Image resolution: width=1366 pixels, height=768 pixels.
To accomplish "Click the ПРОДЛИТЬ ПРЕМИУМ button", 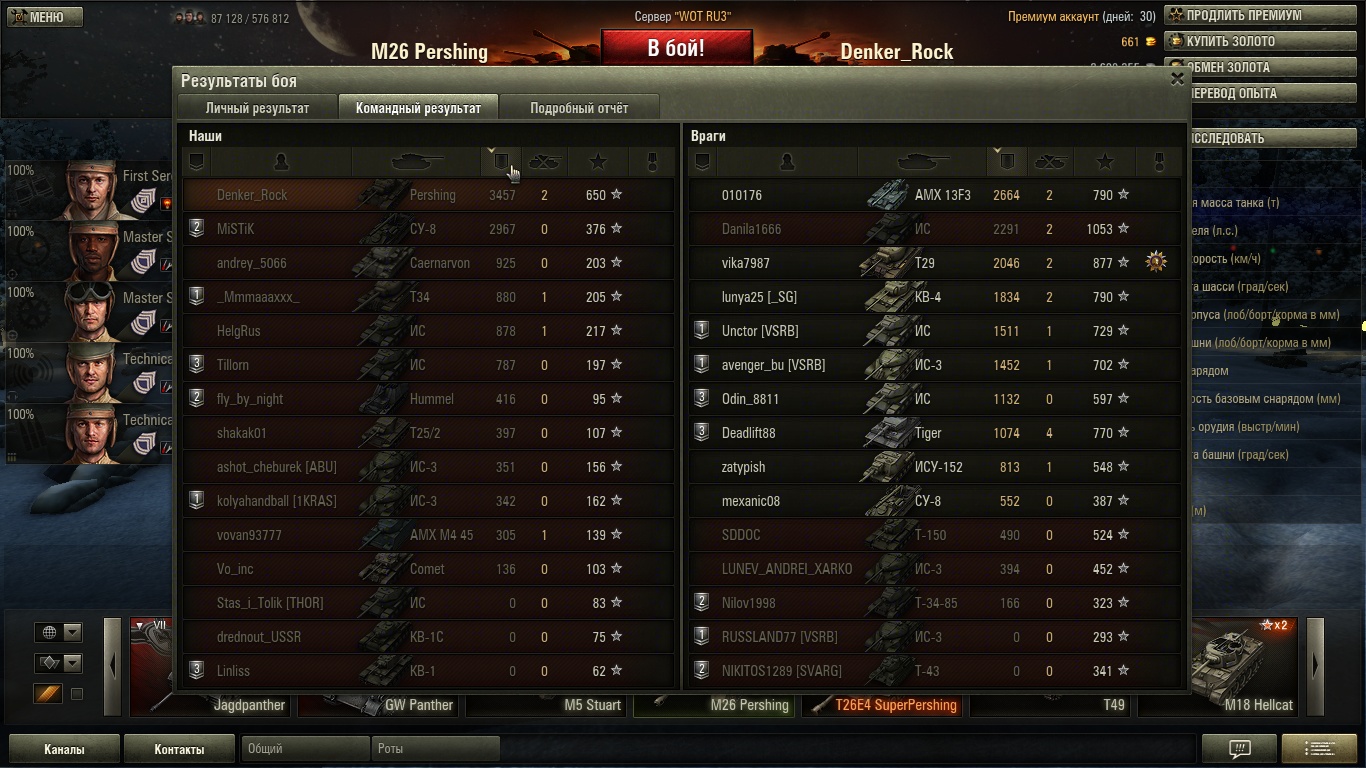I will (x=1246, y=16).
